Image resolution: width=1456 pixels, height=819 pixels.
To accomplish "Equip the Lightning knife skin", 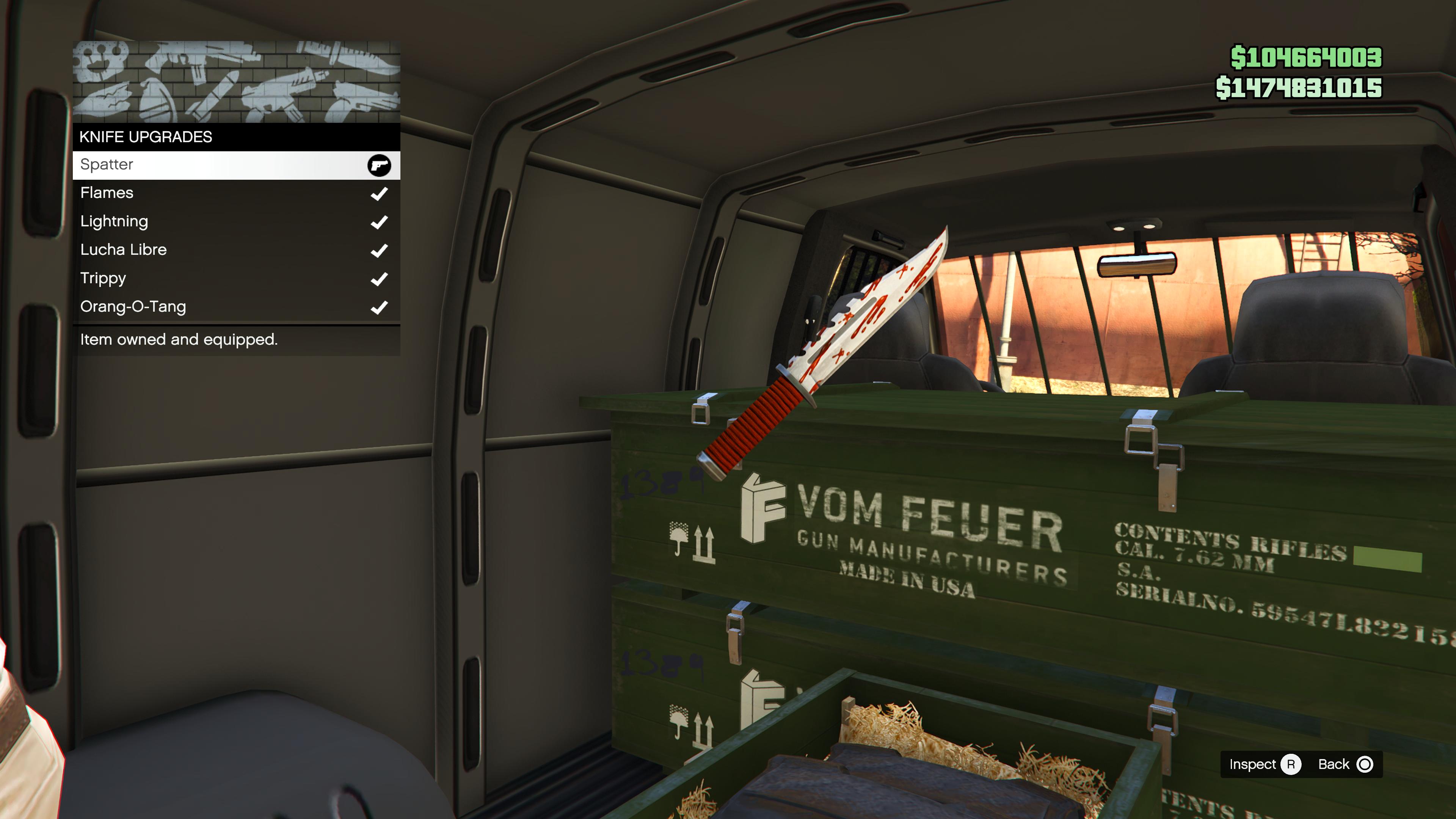I will (x=236, y=221).
